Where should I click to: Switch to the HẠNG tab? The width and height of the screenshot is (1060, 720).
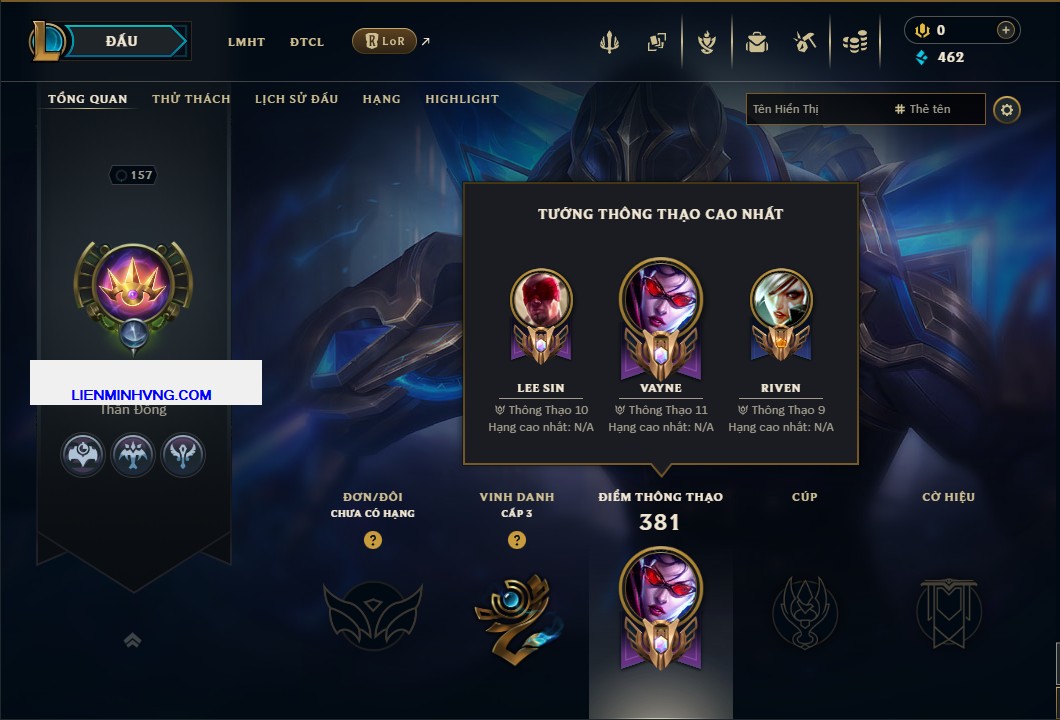point(381,99)
